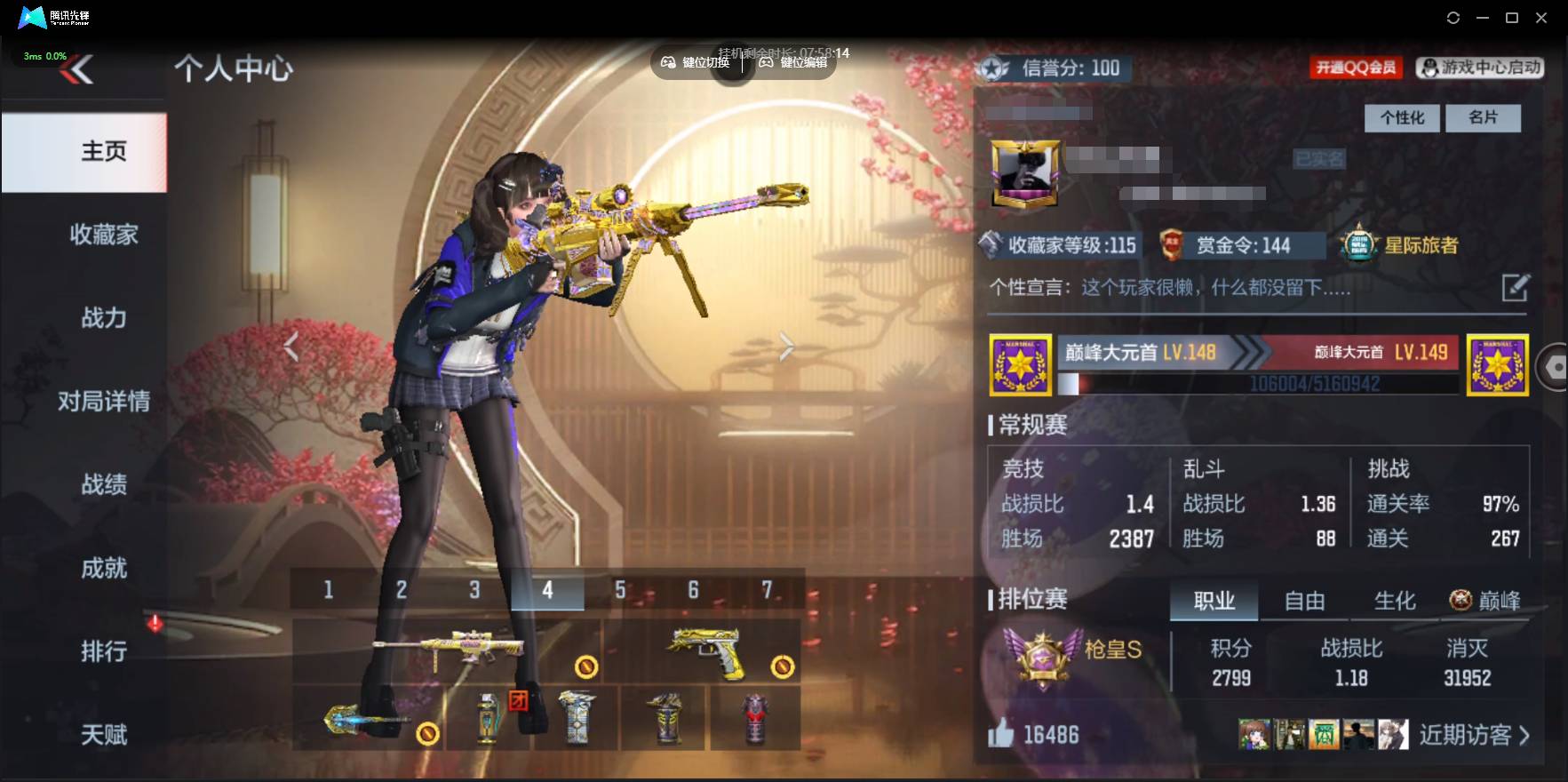Screen dimensions: 1568x782
Task: Open the 成就 achievements page
Action: [104, 568]
